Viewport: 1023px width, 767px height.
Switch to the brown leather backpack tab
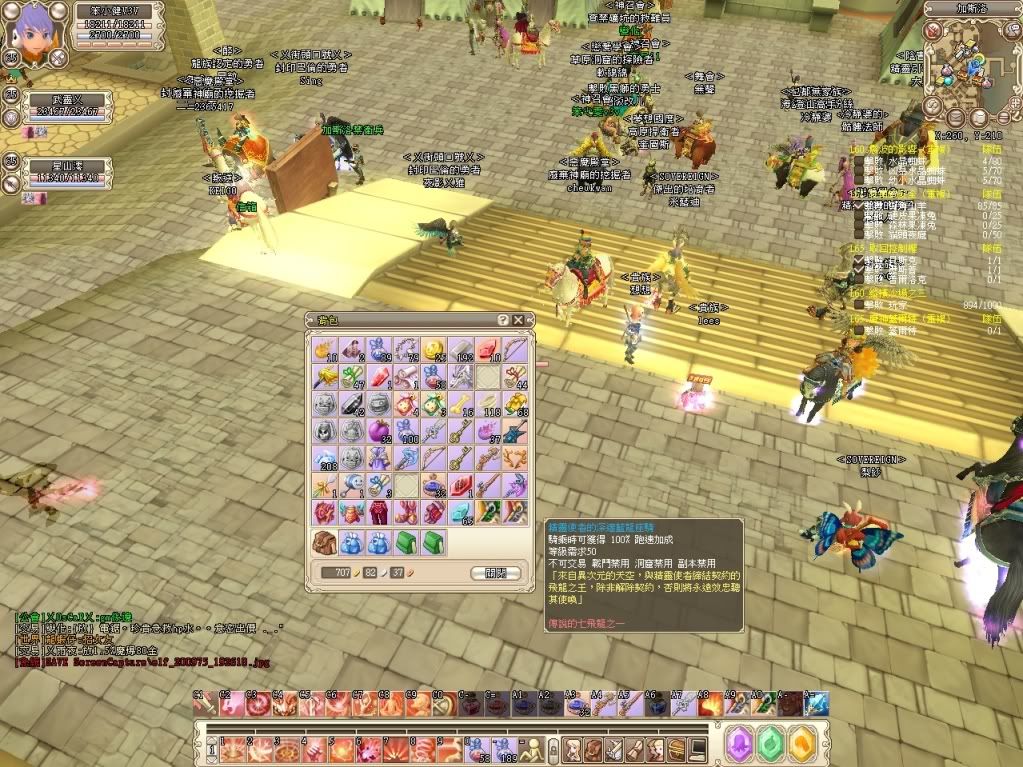point(324,543)
